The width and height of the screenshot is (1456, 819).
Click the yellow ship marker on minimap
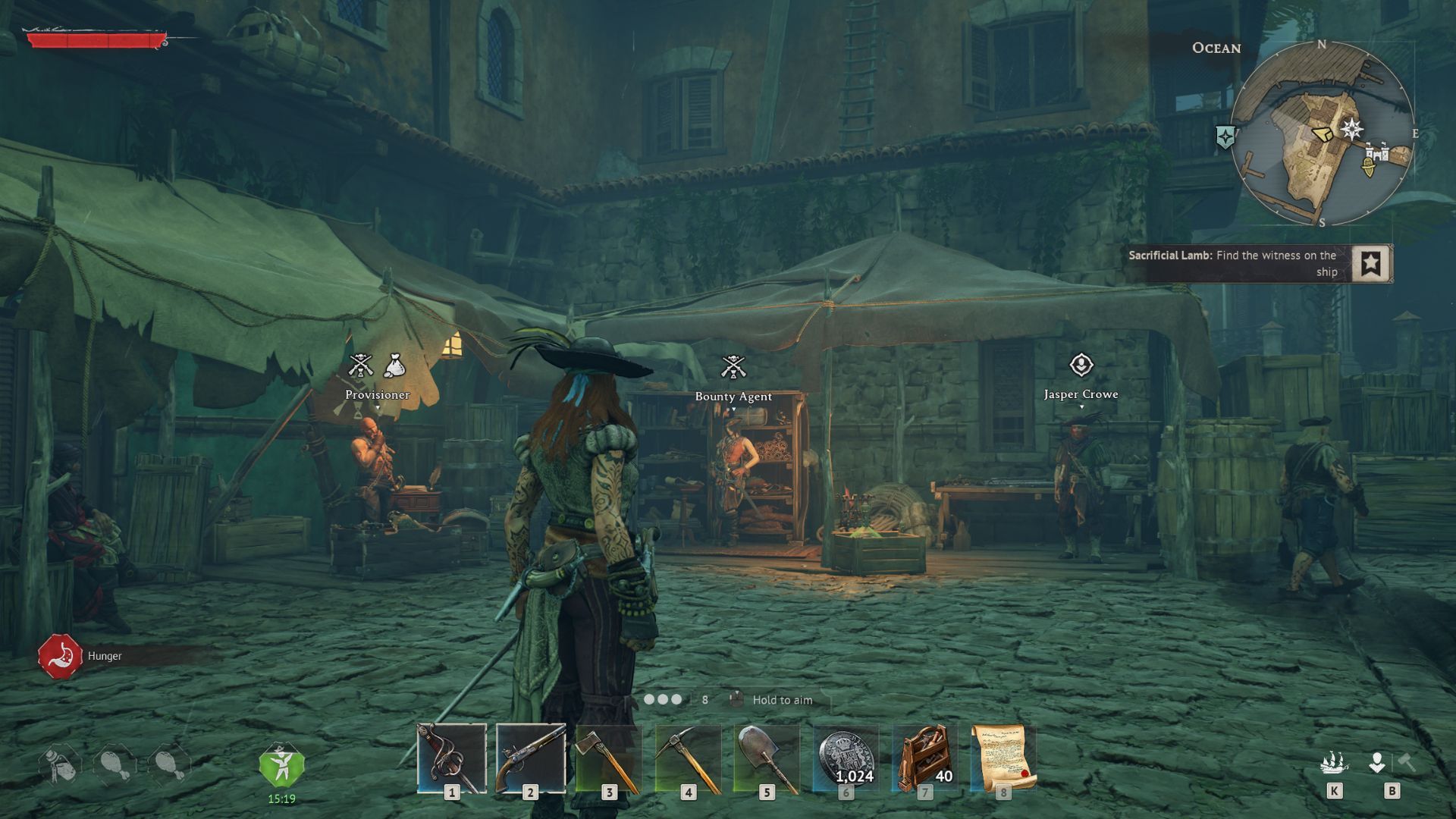(x=1368, y=167)
